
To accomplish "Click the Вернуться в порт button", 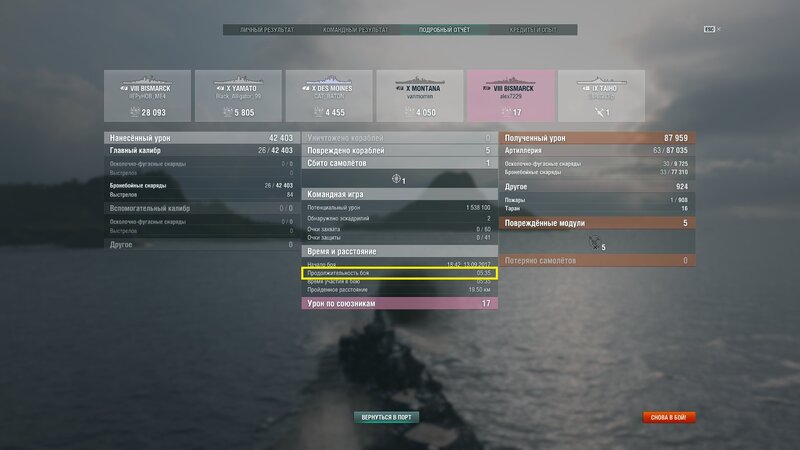I will 385,416.
